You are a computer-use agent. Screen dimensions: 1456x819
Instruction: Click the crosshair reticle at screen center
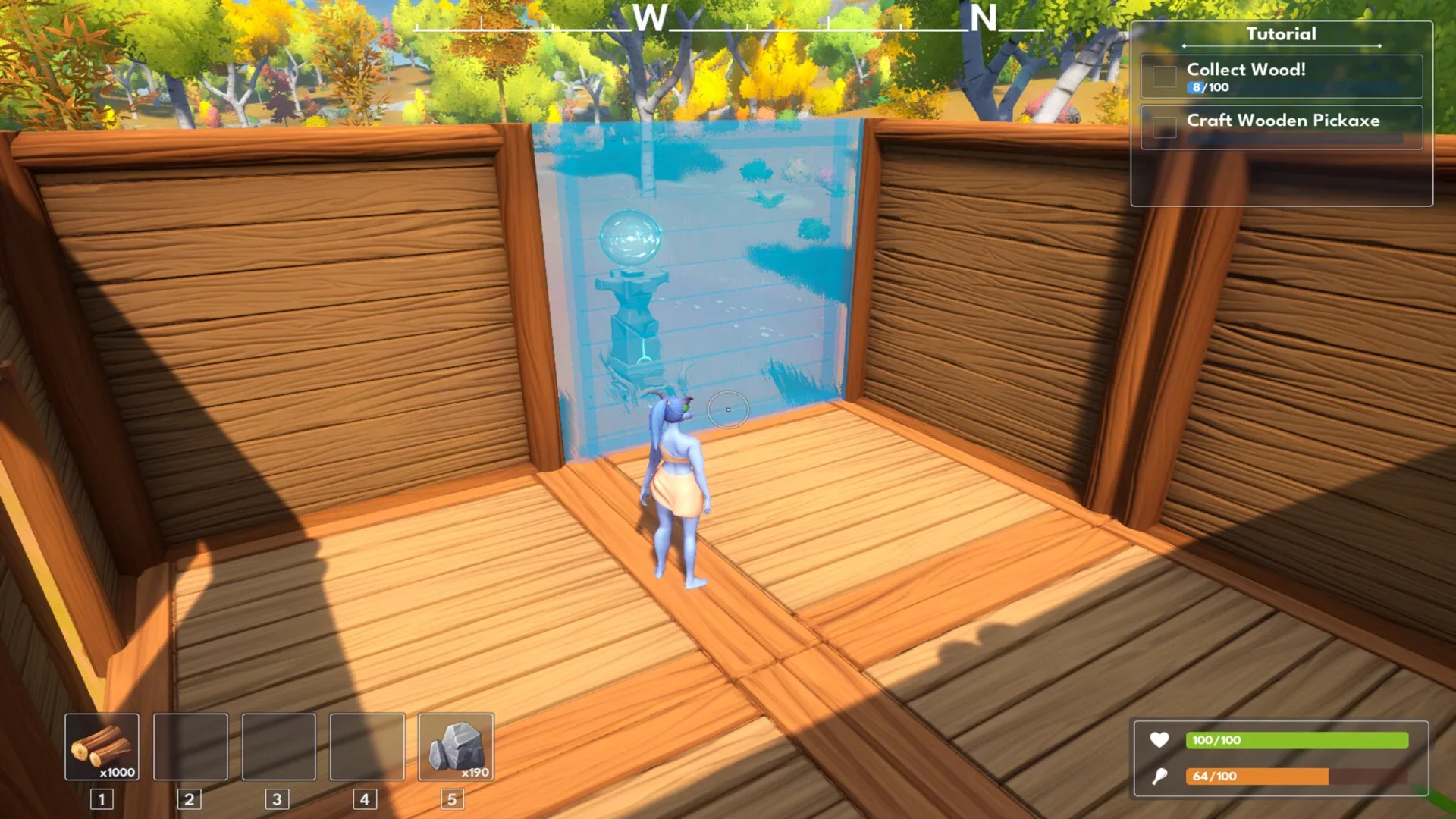click(728, 409)
